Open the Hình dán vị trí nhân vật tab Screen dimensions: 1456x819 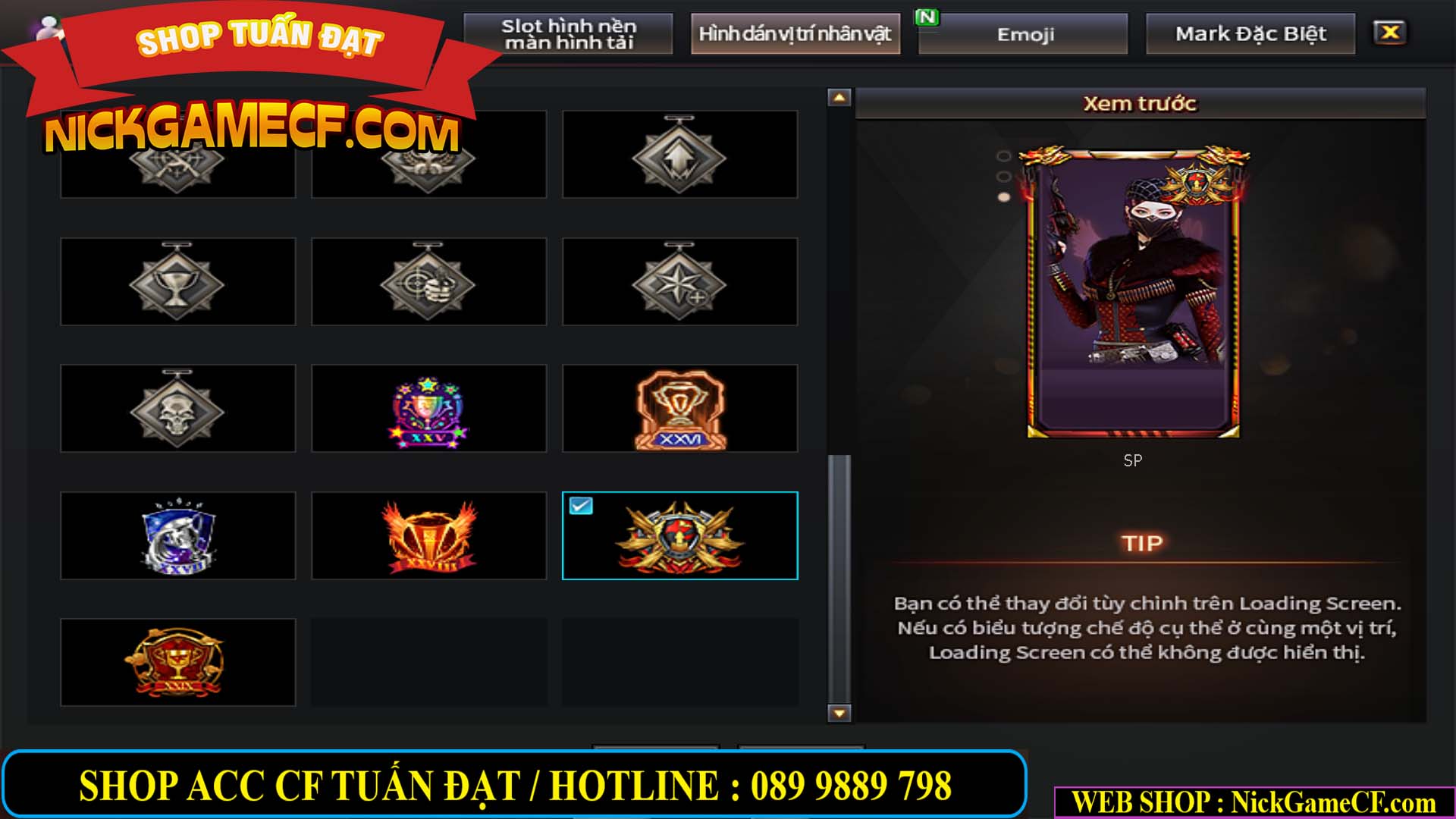click(x=795, y=33)
